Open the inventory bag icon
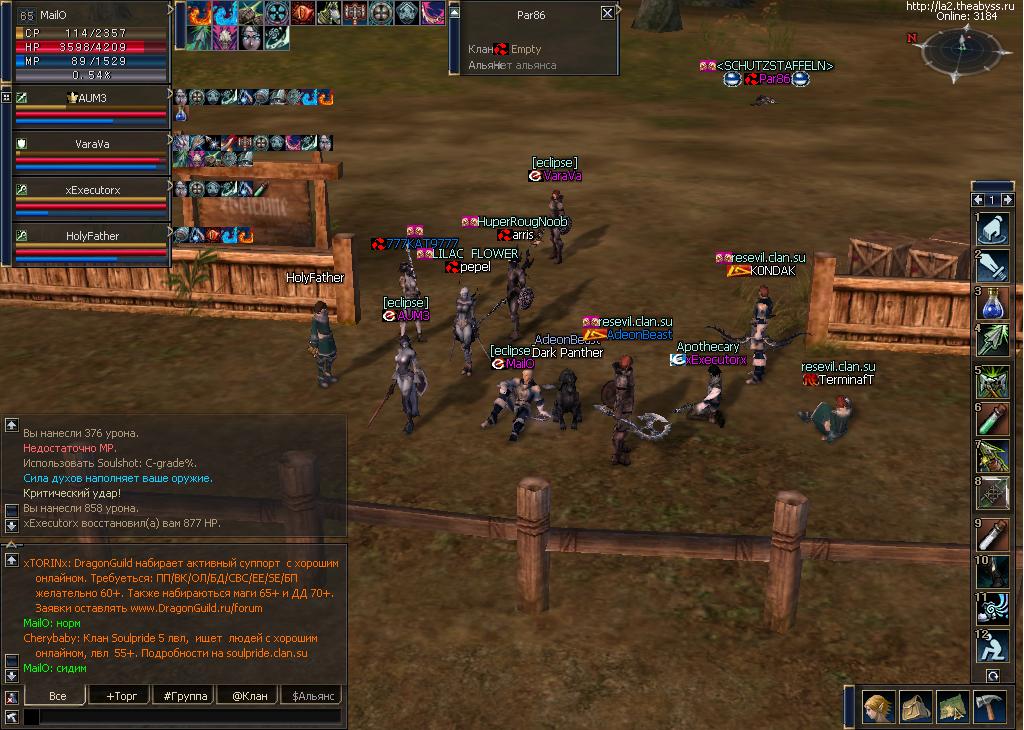 pos(915,706)
